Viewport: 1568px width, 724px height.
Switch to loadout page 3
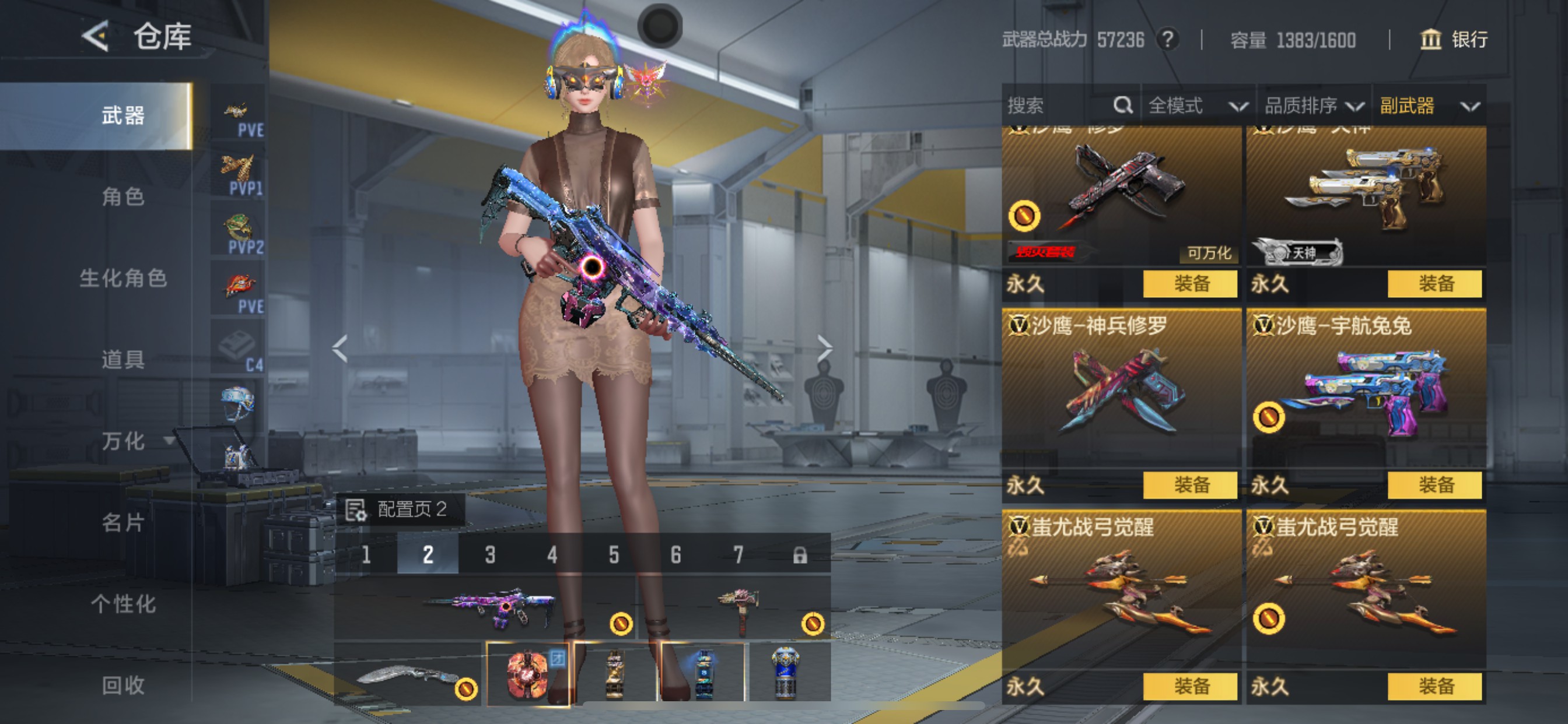[x=490, y=555]
